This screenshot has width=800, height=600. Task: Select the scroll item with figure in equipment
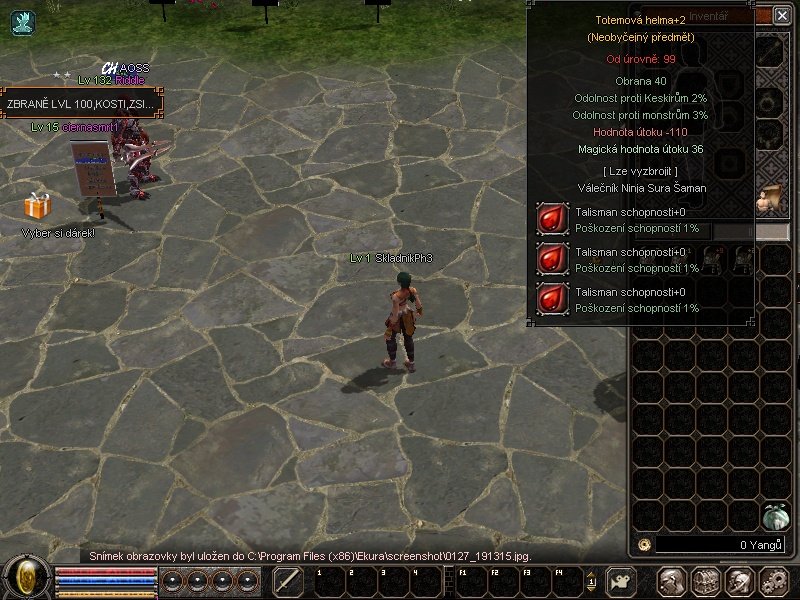click(x=770, y=197)
